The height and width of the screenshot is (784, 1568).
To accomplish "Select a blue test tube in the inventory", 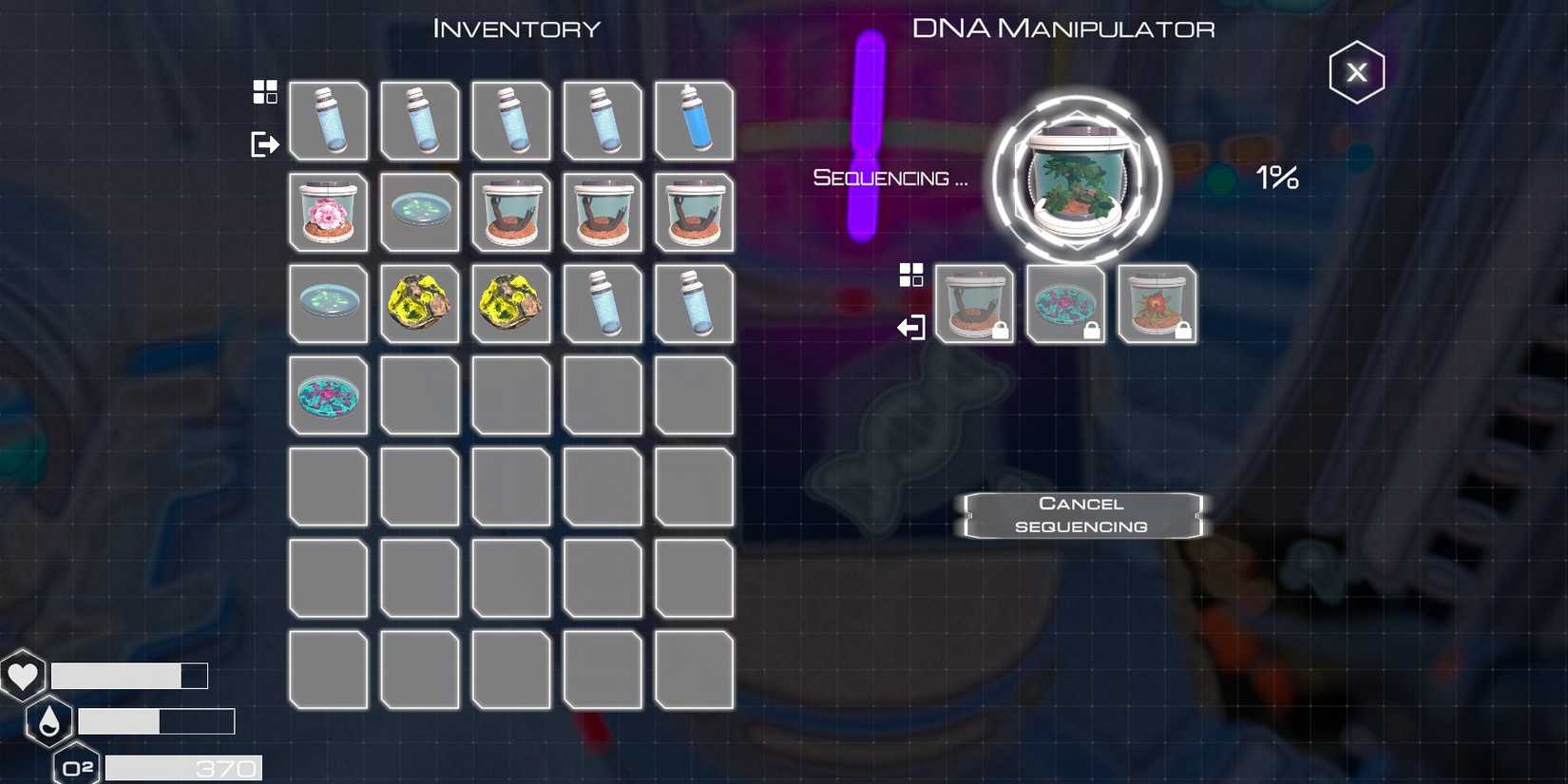I will [x=328, y=122].
